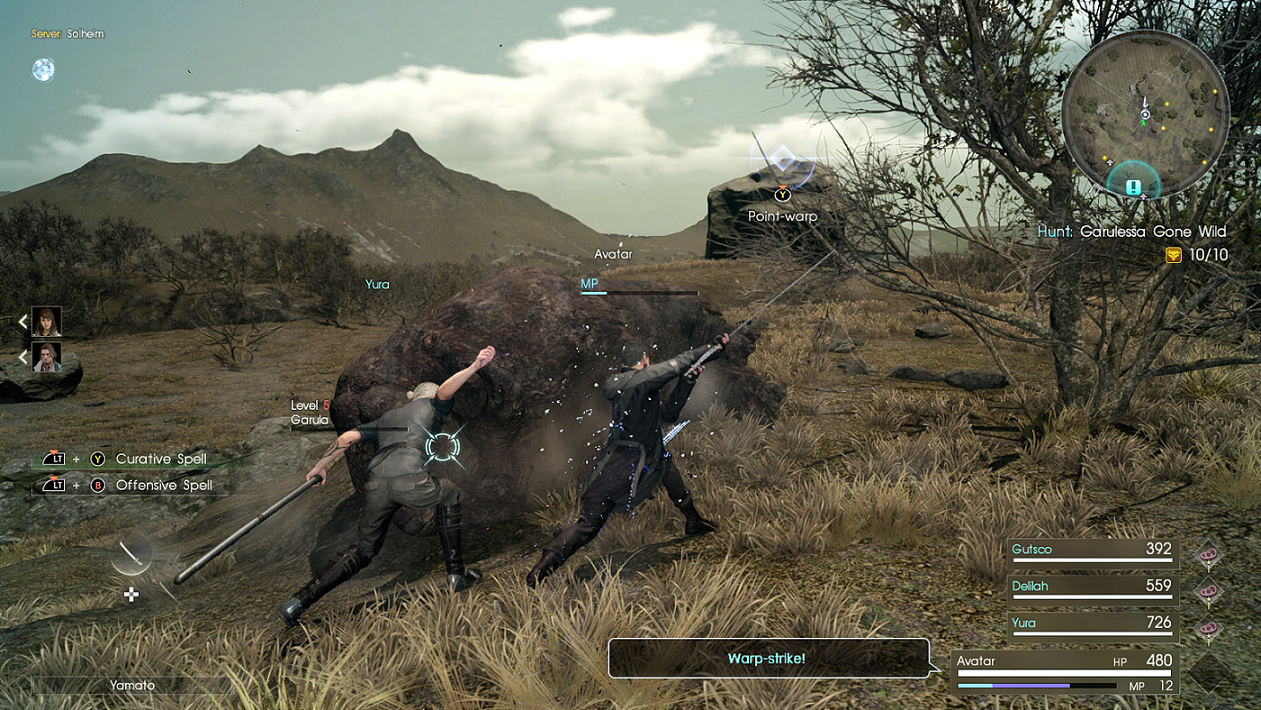Click the lock-on reticle on Garula
The image size is (1261, 710).
(x=442, y=446)
